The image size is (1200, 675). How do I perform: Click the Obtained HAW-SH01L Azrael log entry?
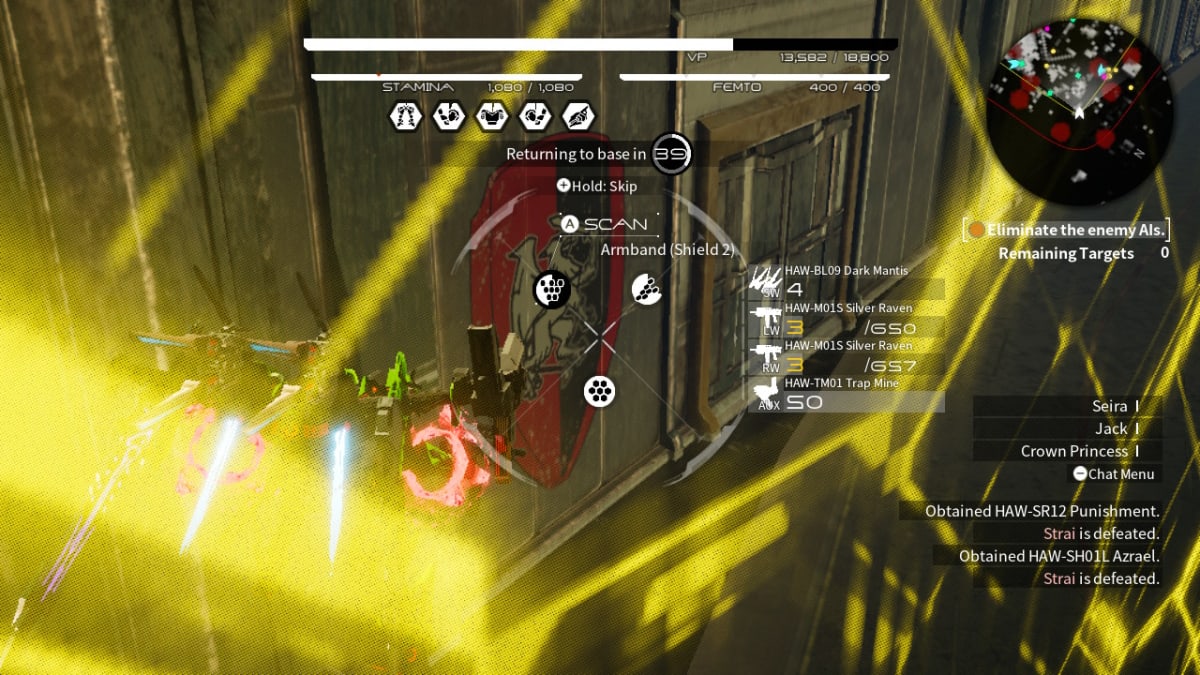click(x=1058, y=556)
